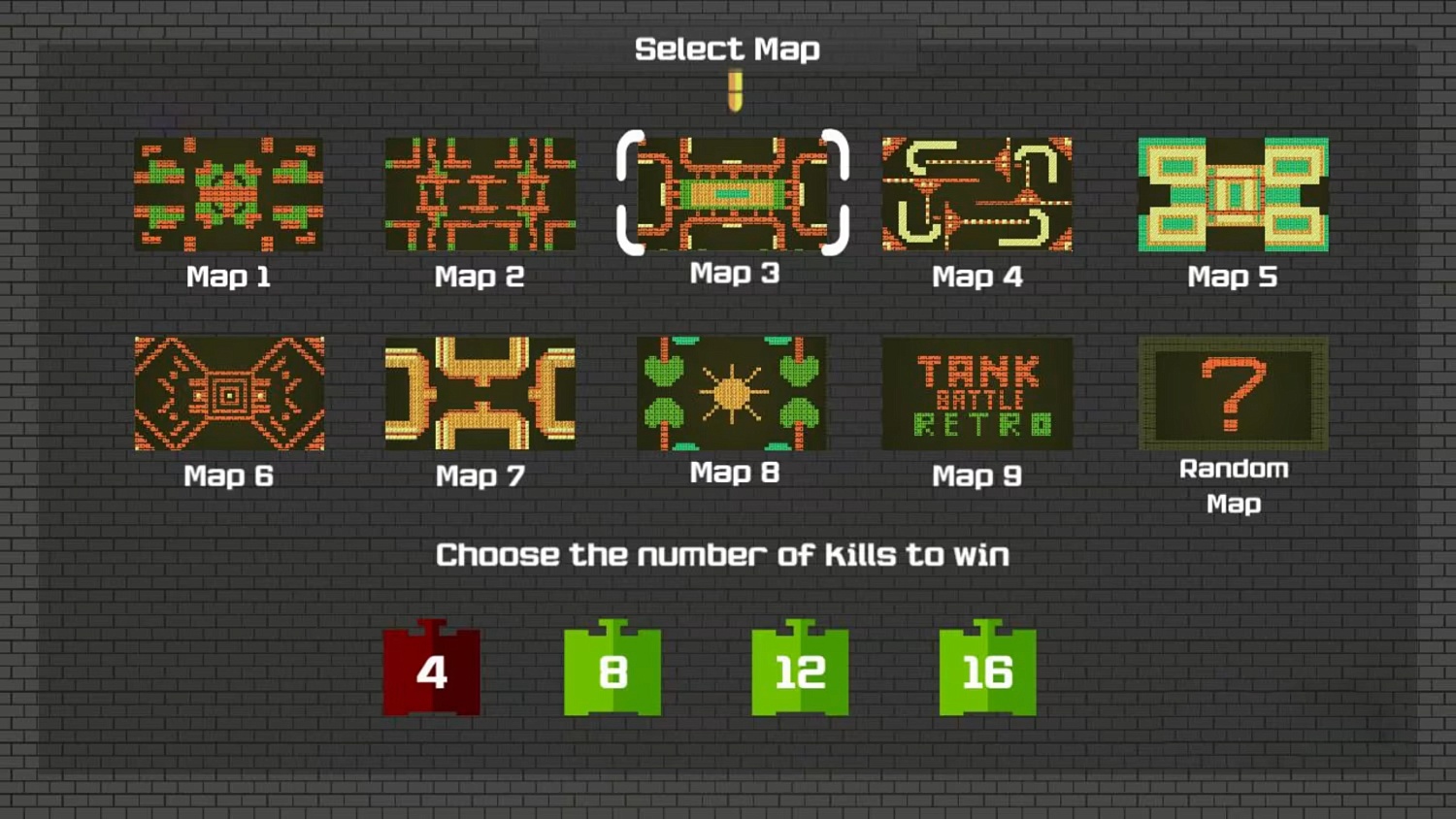Click the currently highlighted Map 3

click(x=733, y=194)
